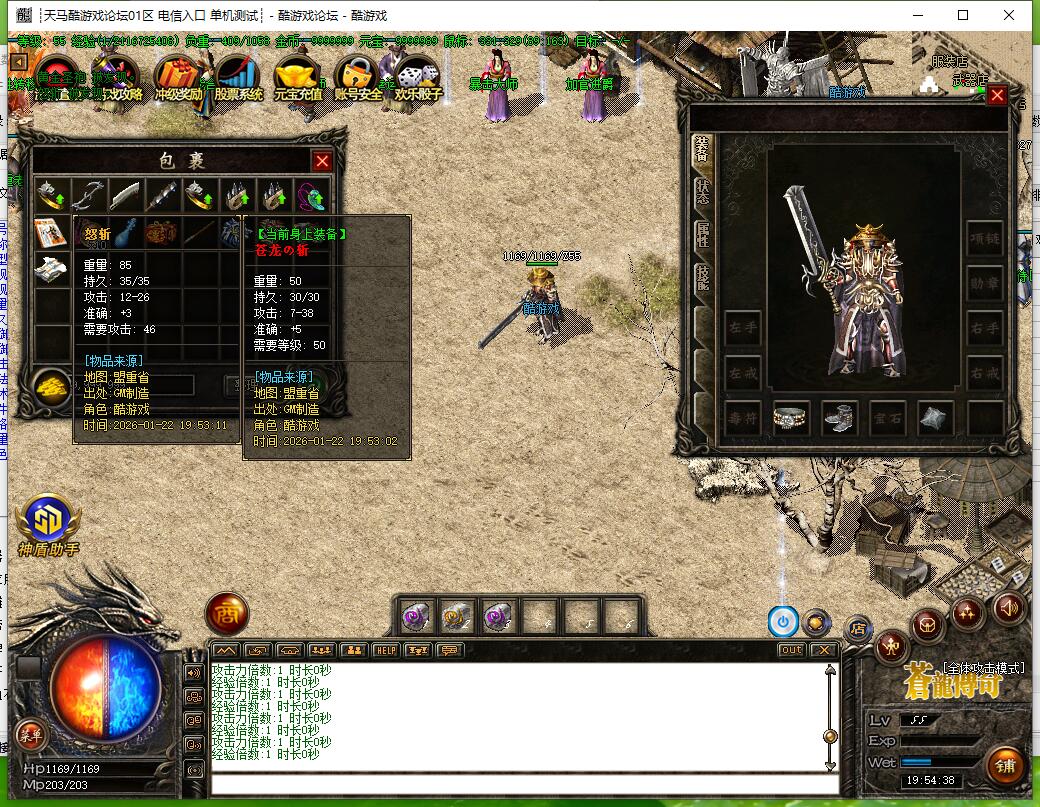Switch to the 状态 tab

702,193
